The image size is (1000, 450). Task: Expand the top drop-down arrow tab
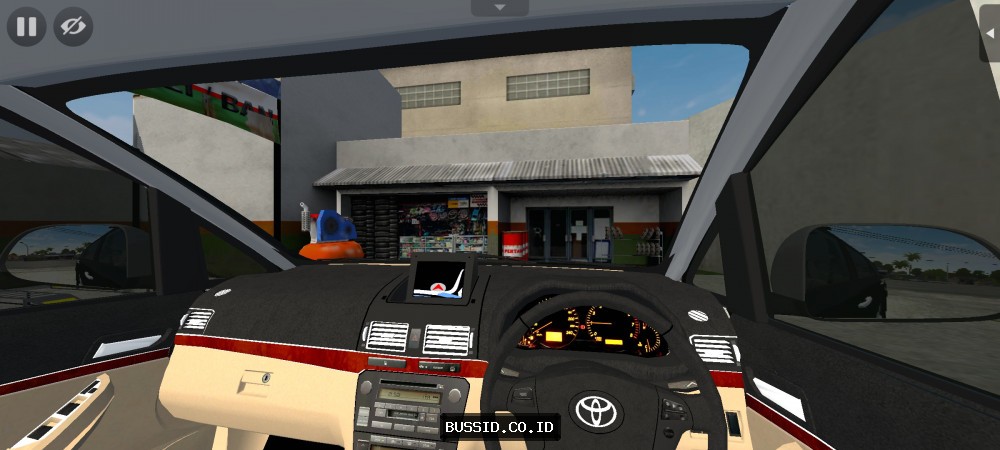pos(499,7)
